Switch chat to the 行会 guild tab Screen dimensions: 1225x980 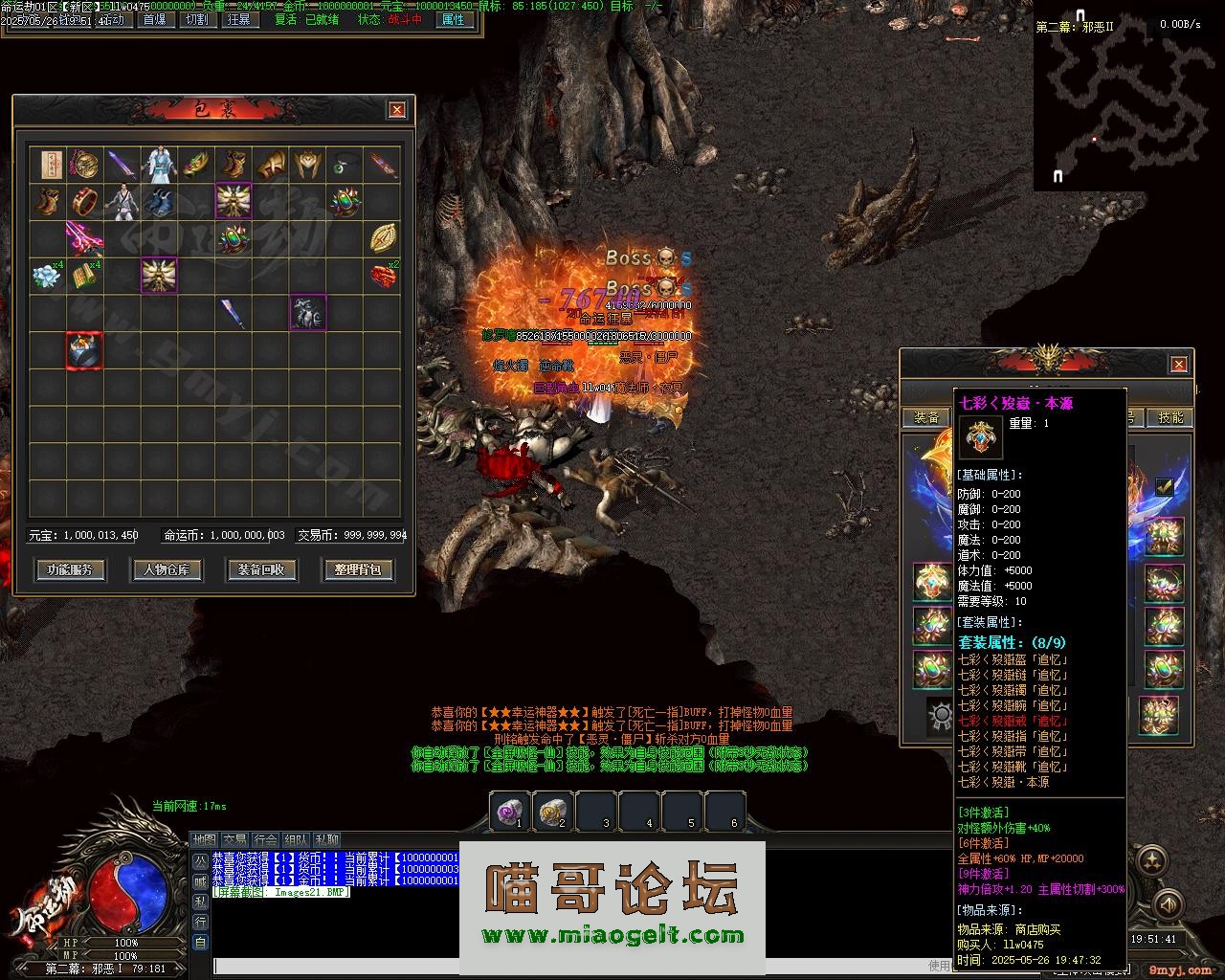pyautogui.click(x=266, y=839)
